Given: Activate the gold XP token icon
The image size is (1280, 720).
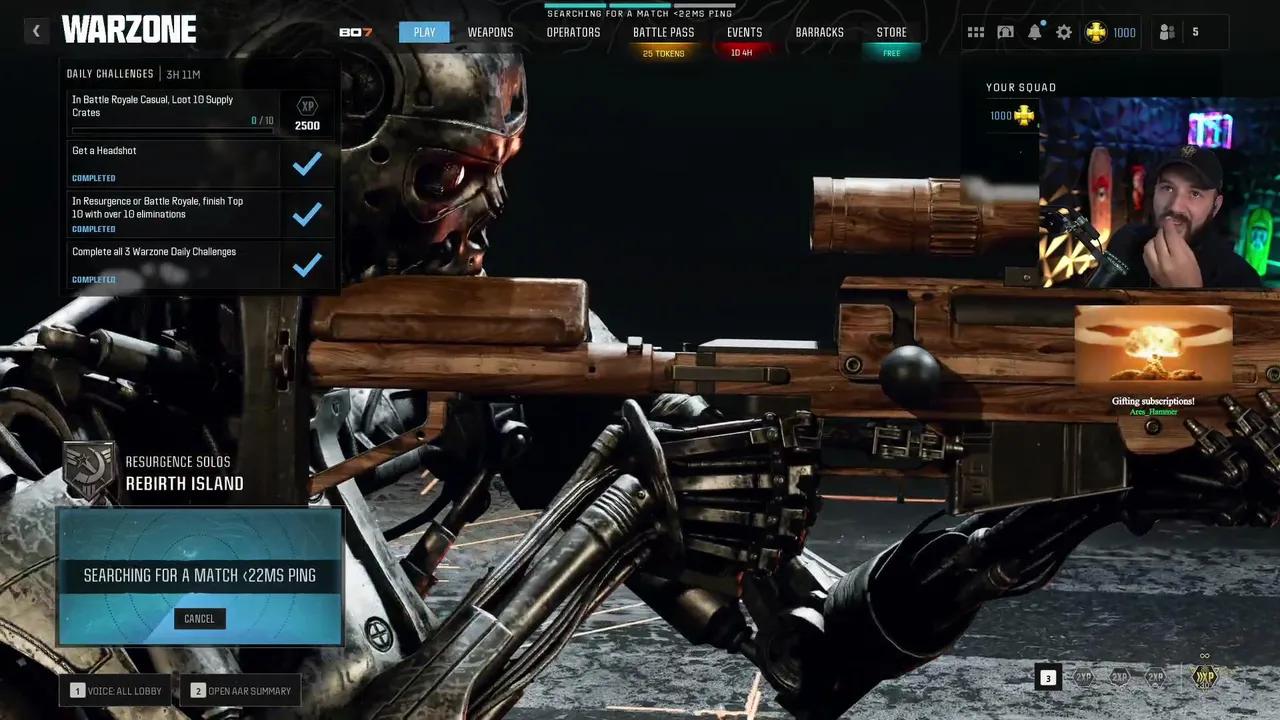Looking at the screenshot, I should click(x=1205, y=676).
